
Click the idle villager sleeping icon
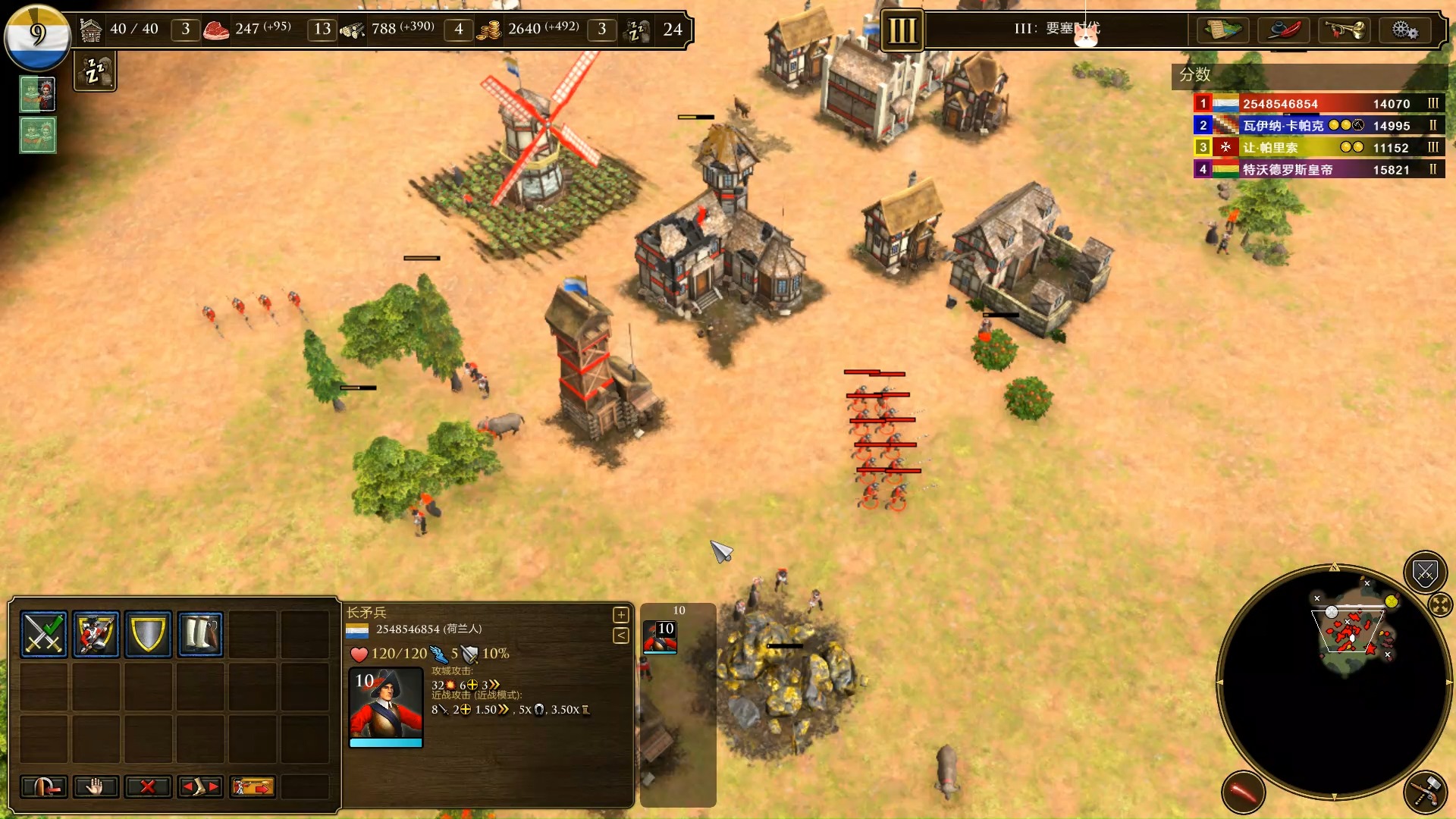pyautogui.click(x=95, y=73)
